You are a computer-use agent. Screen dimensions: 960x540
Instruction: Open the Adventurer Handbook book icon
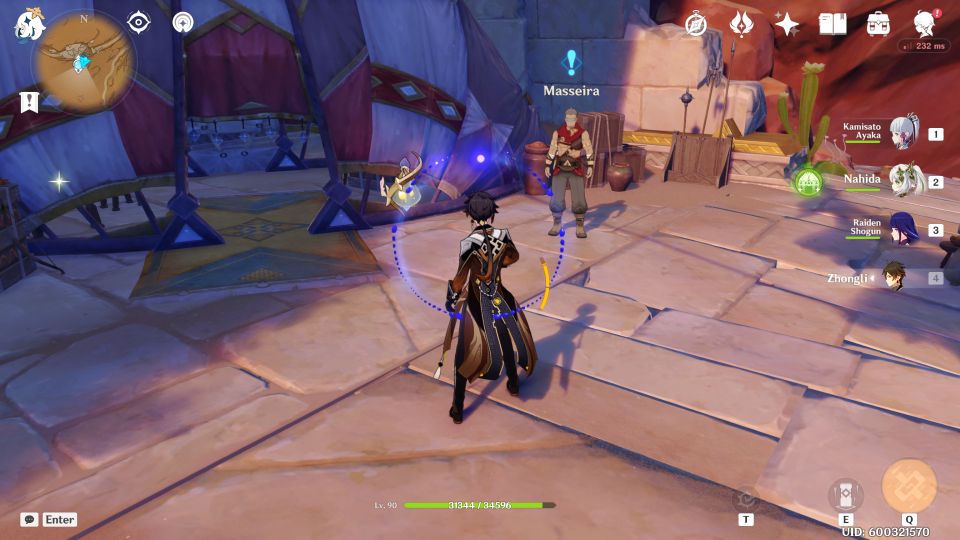click(833, 24)
